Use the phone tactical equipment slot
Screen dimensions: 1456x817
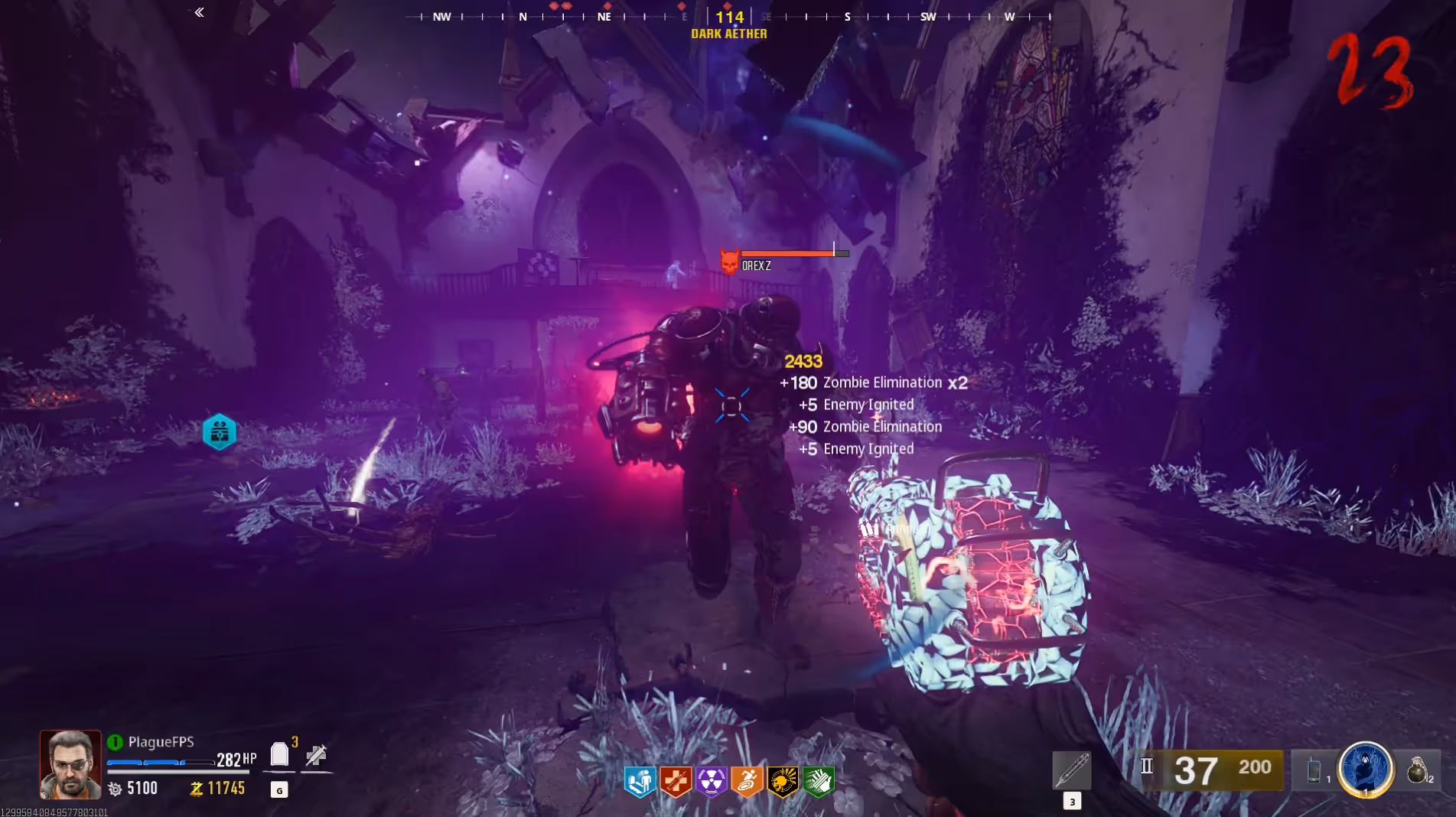click(x=1314, y=770)
